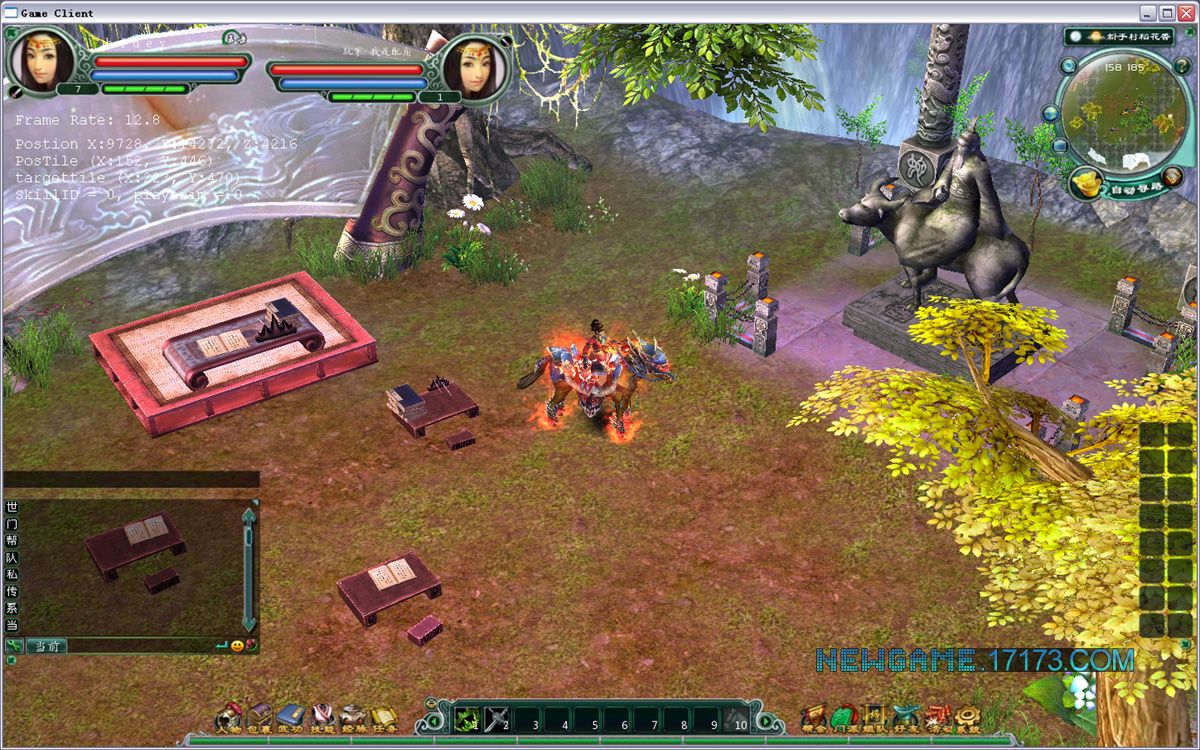The height and width of the screenshot is (750, 1200).
Task: Open the 人物 character panel
Action: (x=229, y=717)
